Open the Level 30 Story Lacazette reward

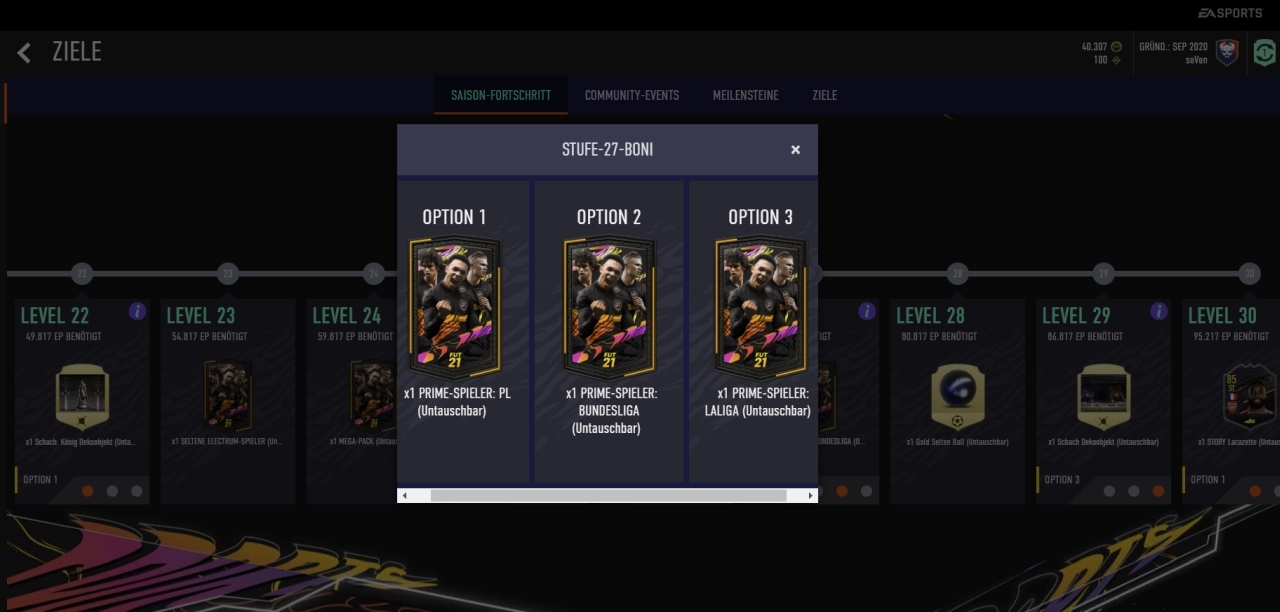pyautogui.click(x=1240, y=395)
